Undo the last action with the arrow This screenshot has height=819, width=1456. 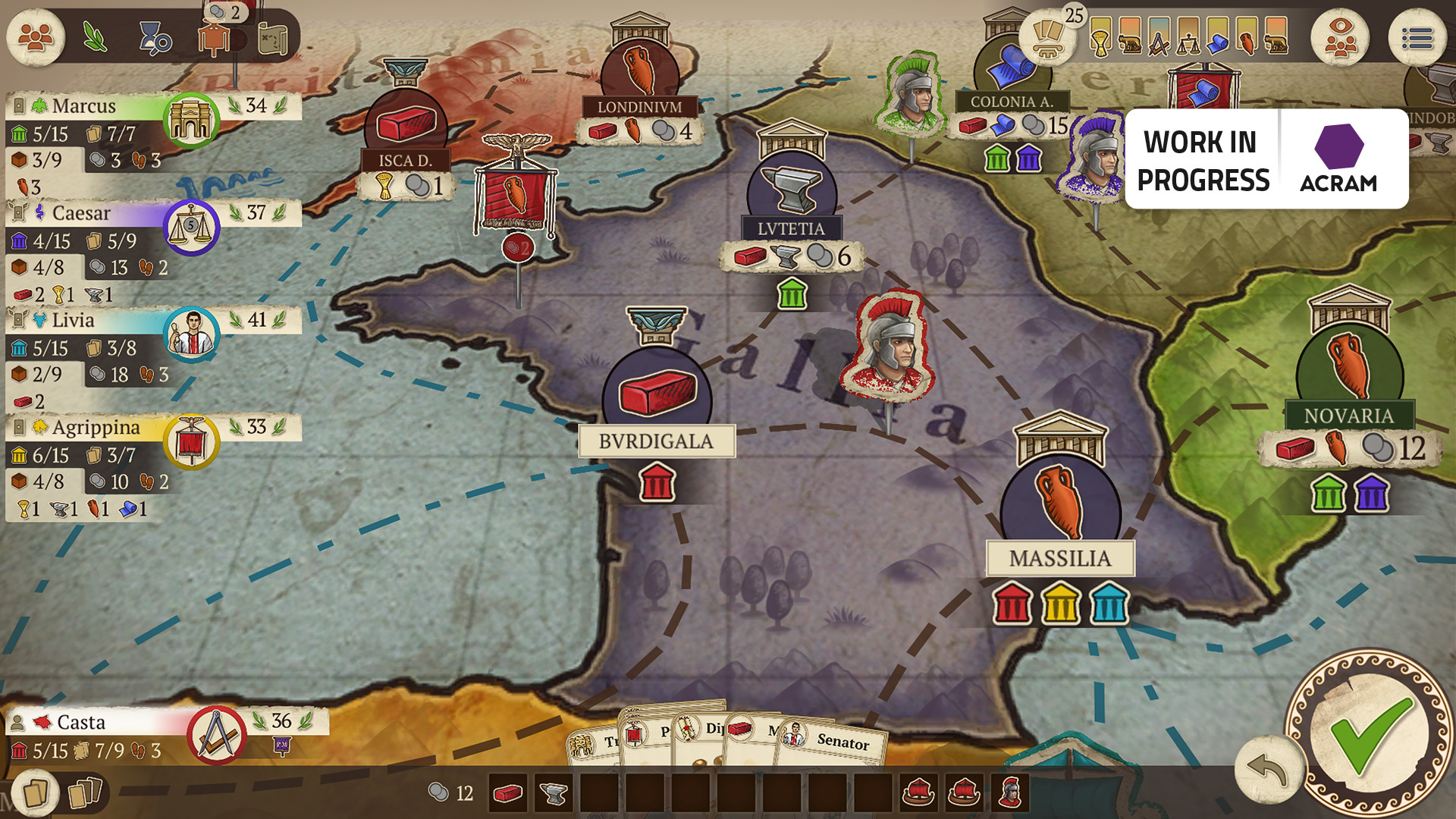(1267, 770)
